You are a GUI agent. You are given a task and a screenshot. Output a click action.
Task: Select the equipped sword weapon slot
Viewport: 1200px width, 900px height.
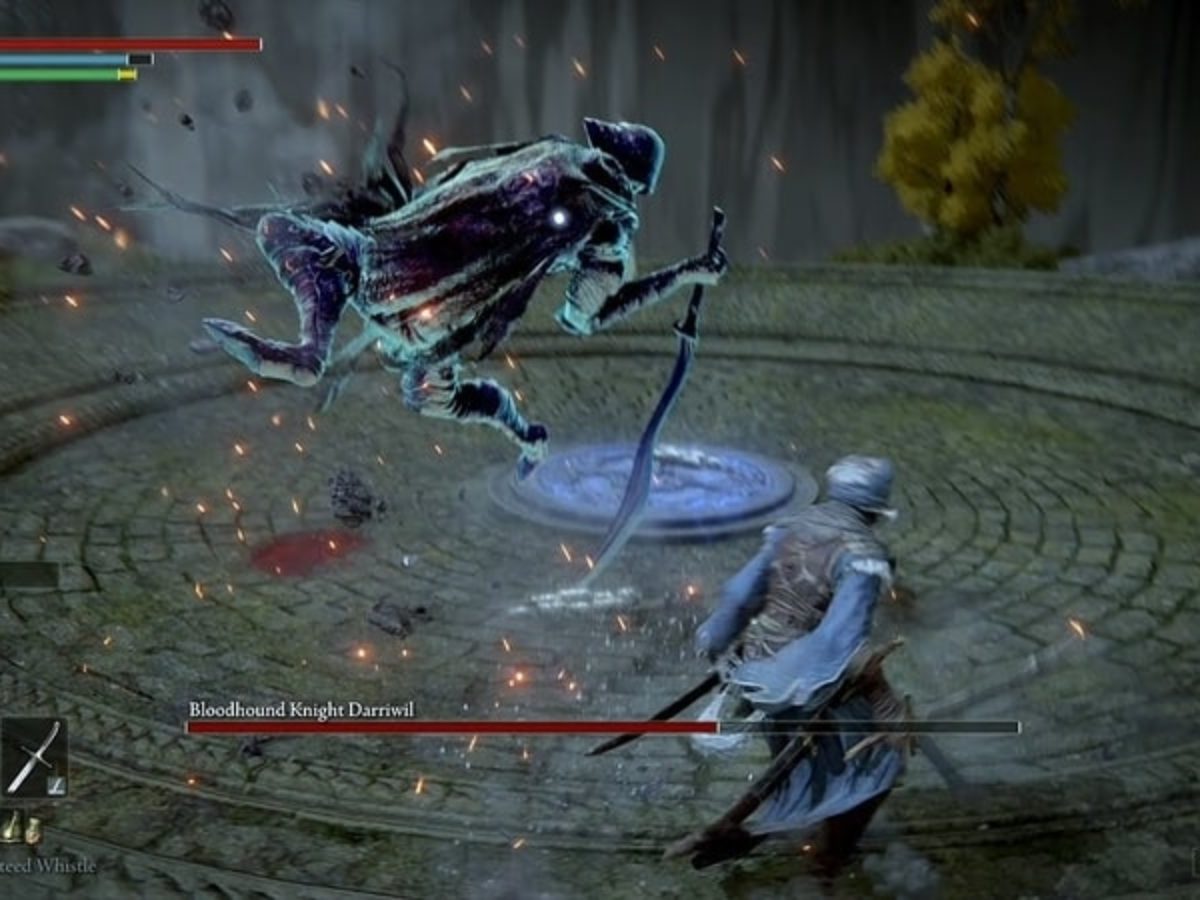coord(33,757)
